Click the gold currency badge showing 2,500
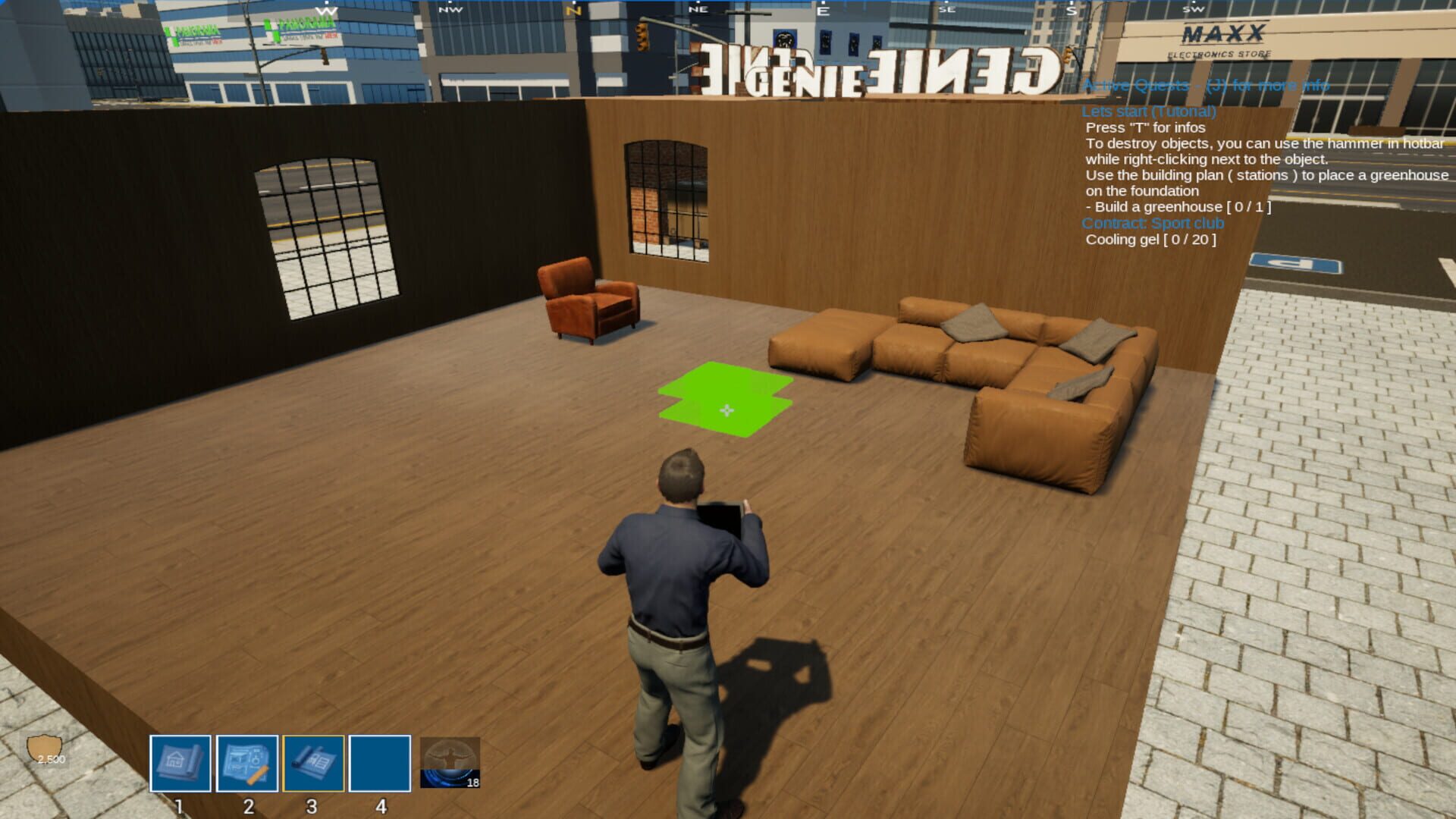1456x819 pixels. click(45, 745)
